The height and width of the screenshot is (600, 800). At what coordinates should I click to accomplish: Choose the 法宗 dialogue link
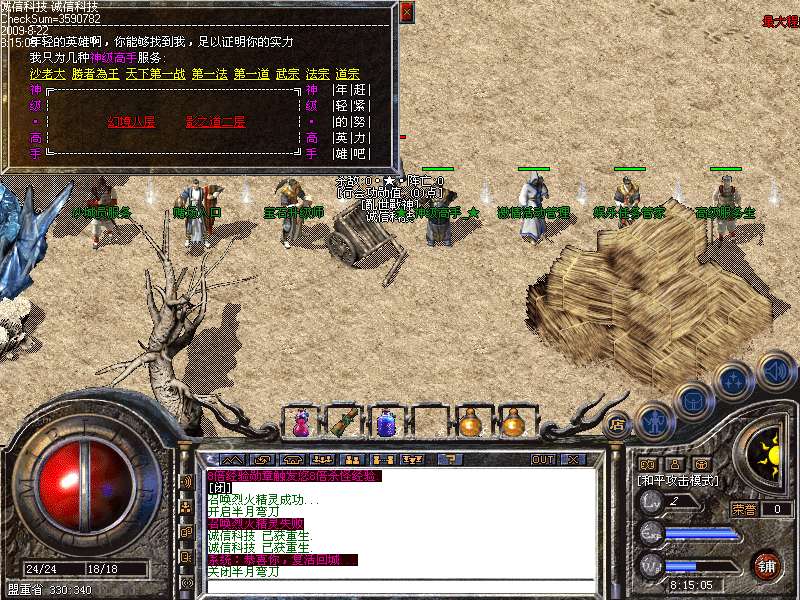317,74
